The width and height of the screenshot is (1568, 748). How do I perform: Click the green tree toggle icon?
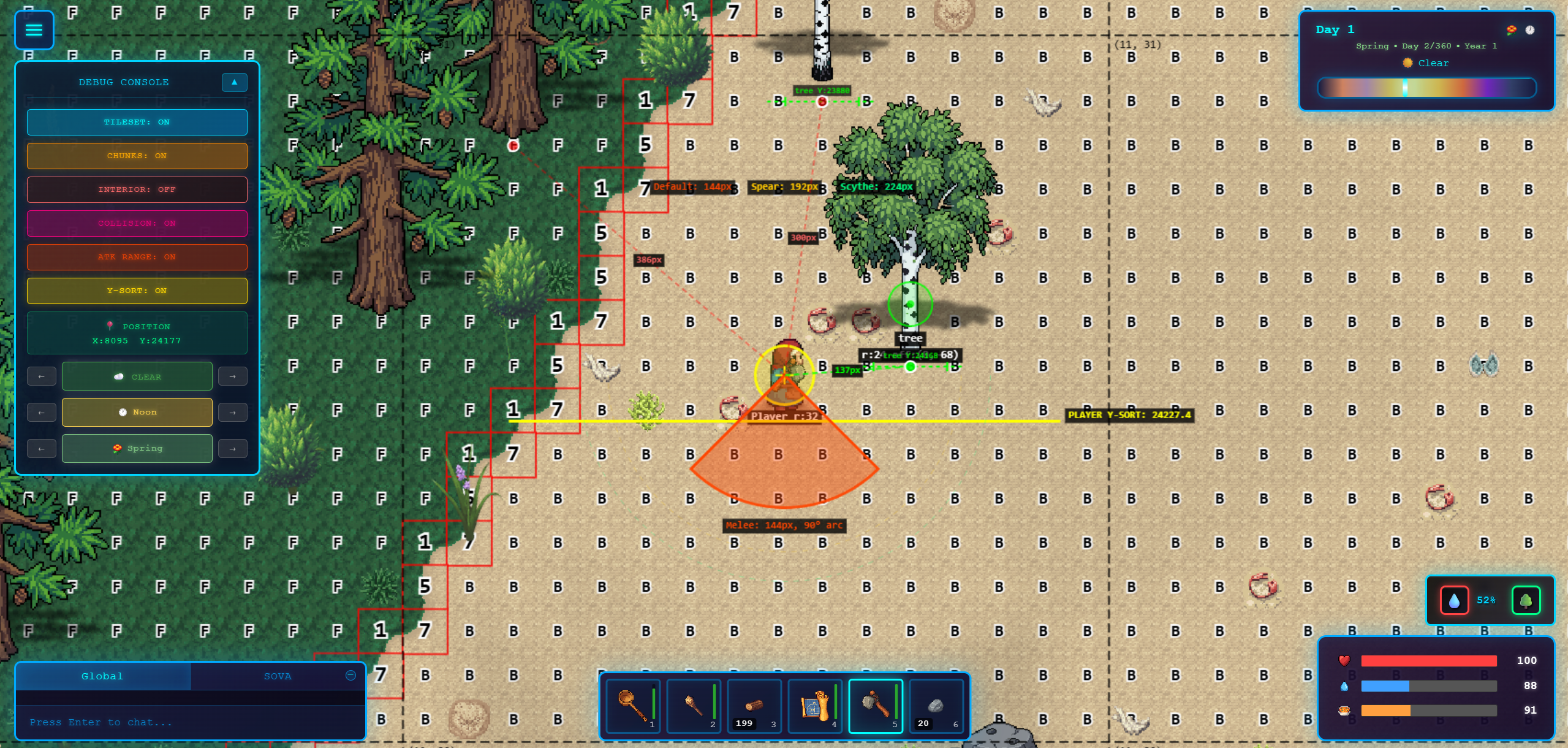tap(1526, 600)
